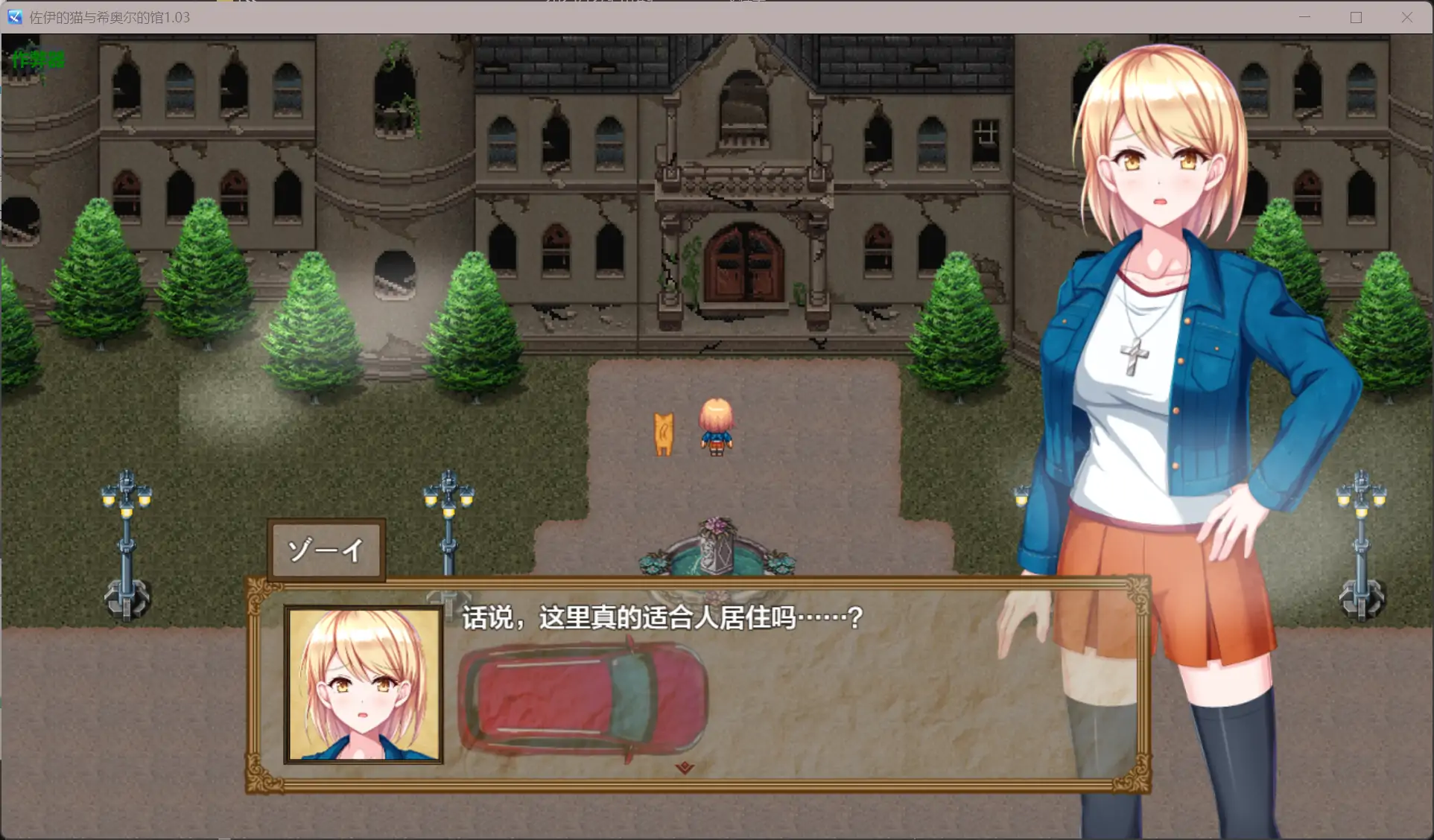Click the minimize button in the title bar
Image resolution: width=1434 pixels, height=840 pixels.
[x=1304, y=16]
